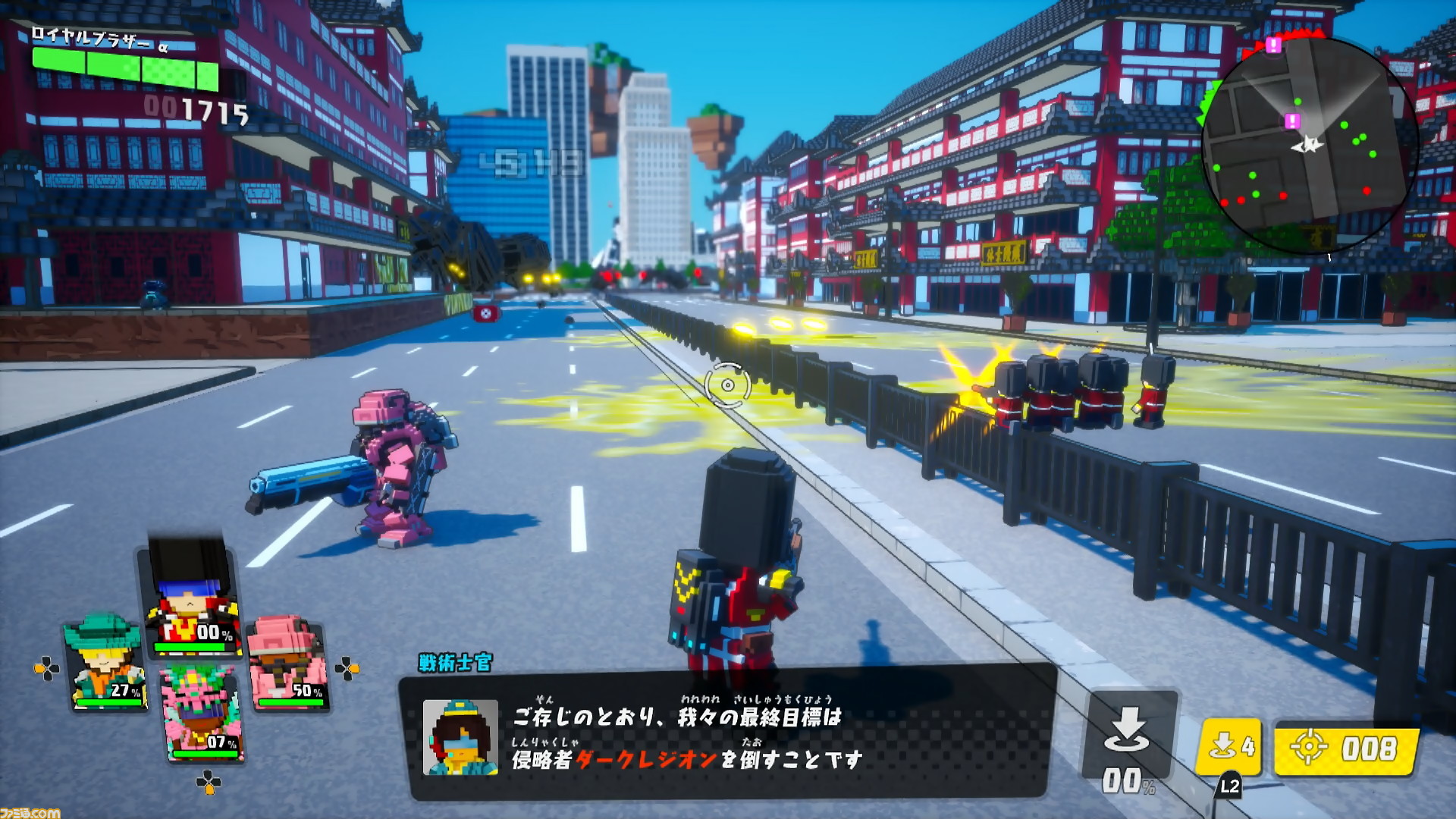Pick the pink flower-haired squad portrait
This screenshot has height=819, width=1456.
click(201, 713)
